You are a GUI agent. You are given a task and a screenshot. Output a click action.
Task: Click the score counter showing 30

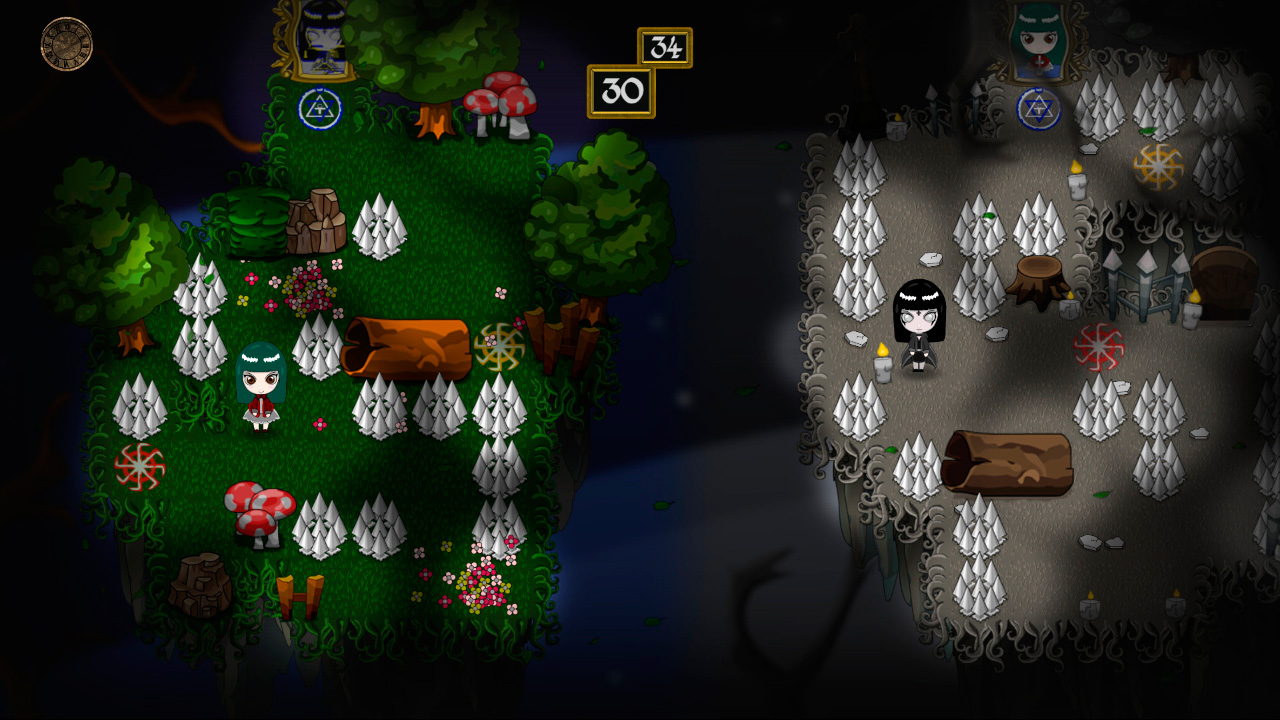[x=621, y=91]
